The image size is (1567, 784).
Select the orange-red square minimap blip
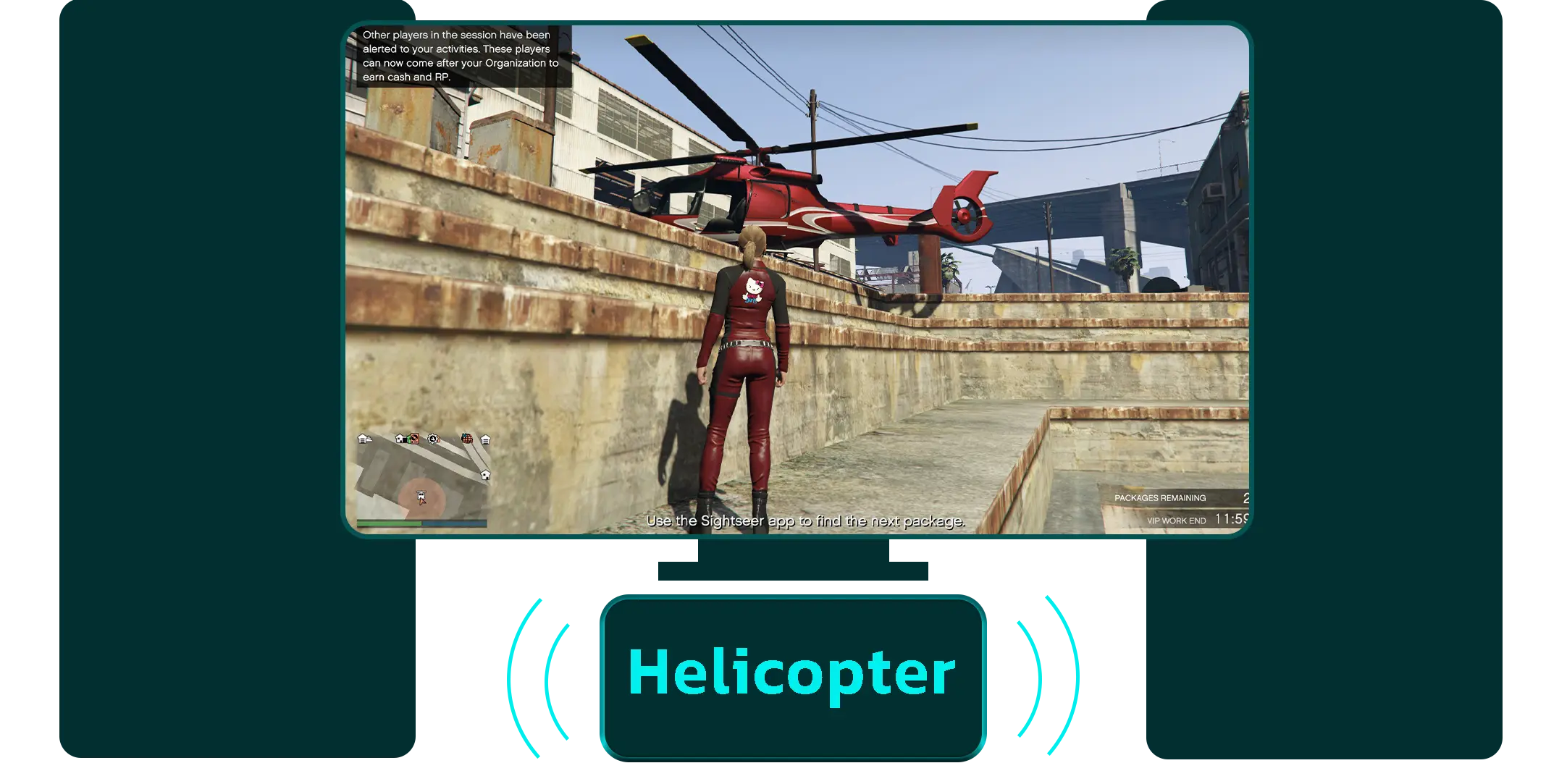tap(413, 439)
